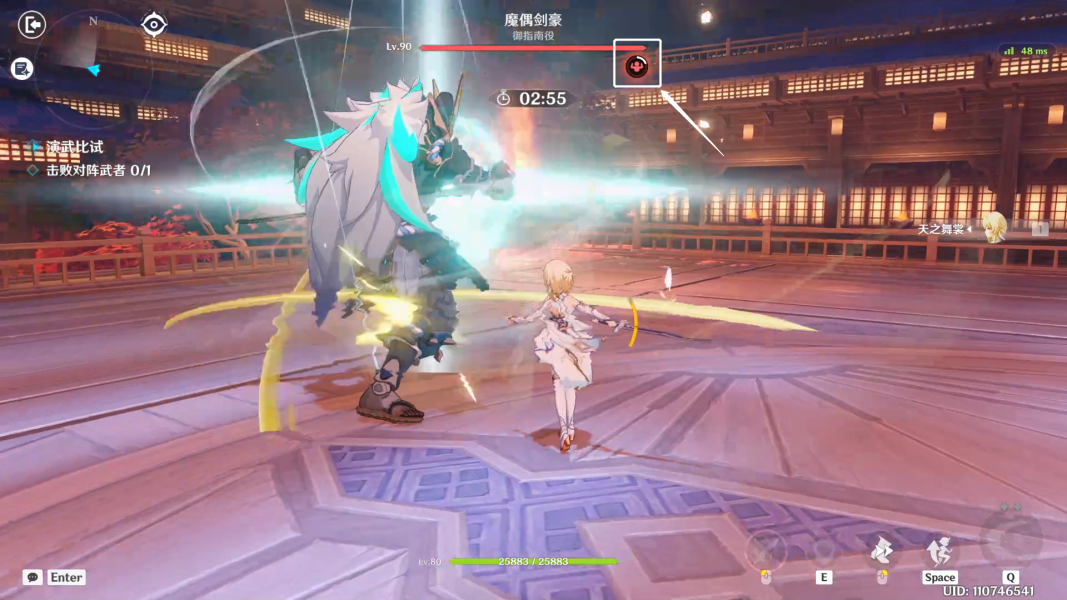Select the 演武比试 objective tracker
1067x600 pixels.
pos(74,147)
